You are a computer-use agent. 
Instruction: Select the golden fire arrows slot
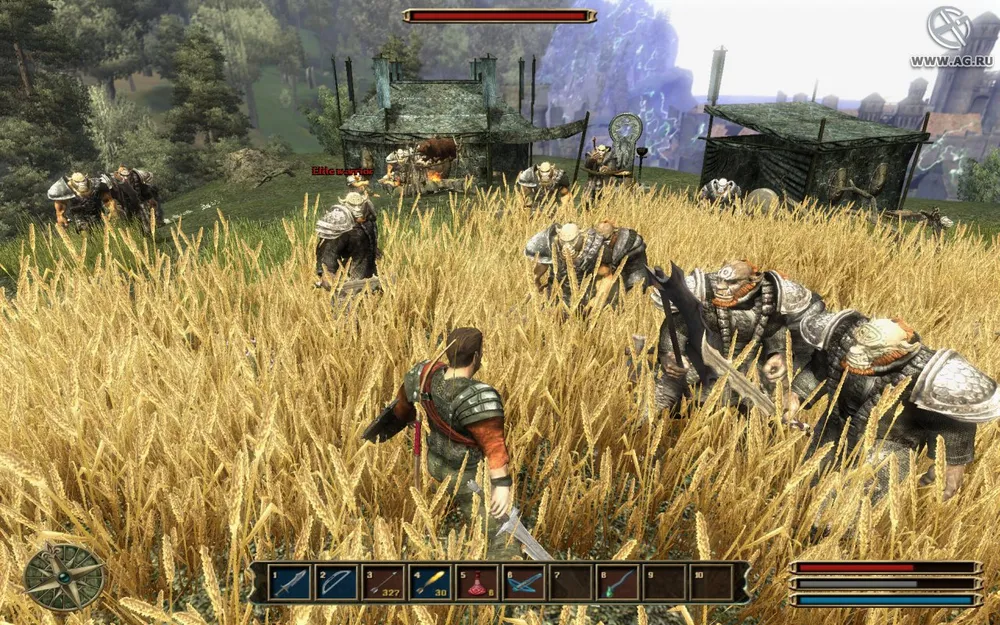(x=431, y=582)
